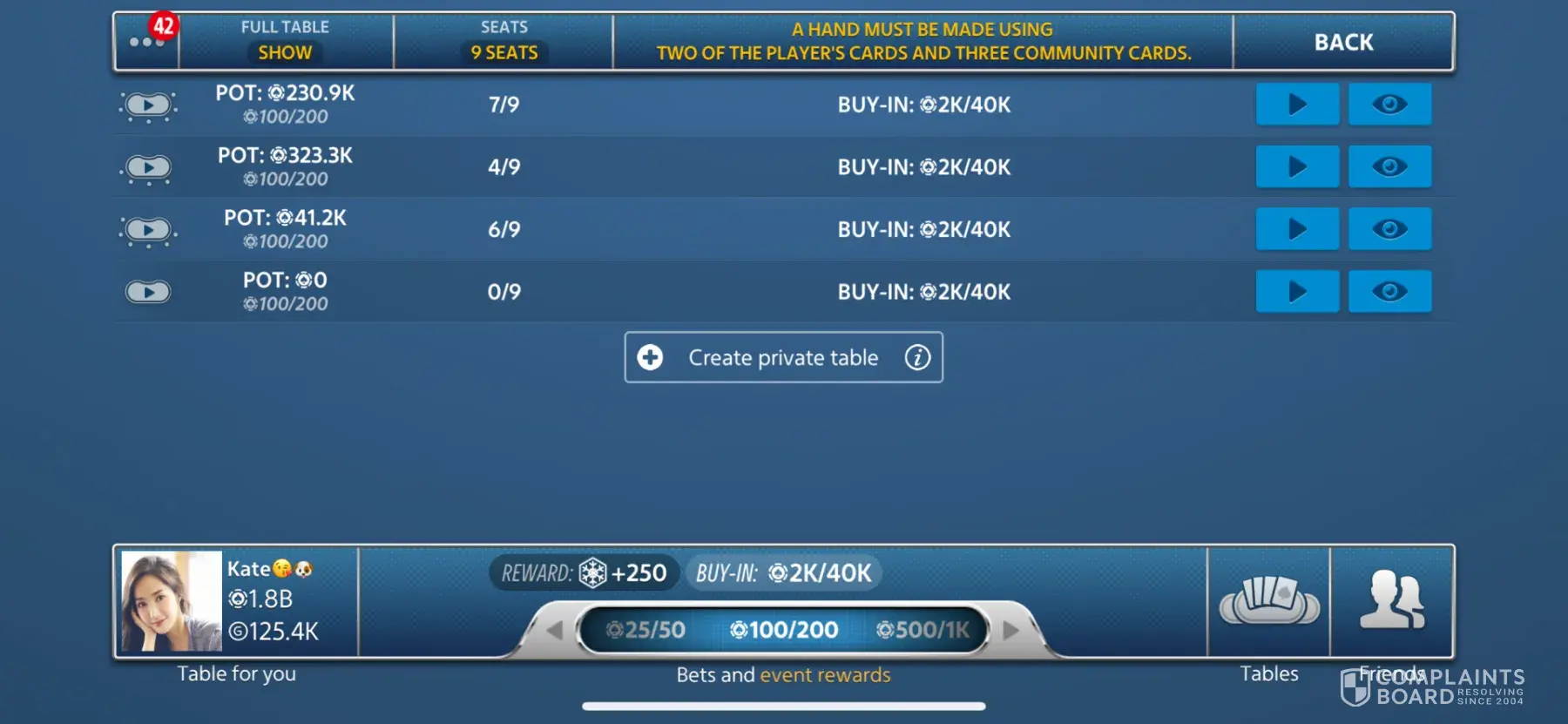Create a private table
Image resolution: width=1568 pixels, height=724 pixels.
point(781,357)
